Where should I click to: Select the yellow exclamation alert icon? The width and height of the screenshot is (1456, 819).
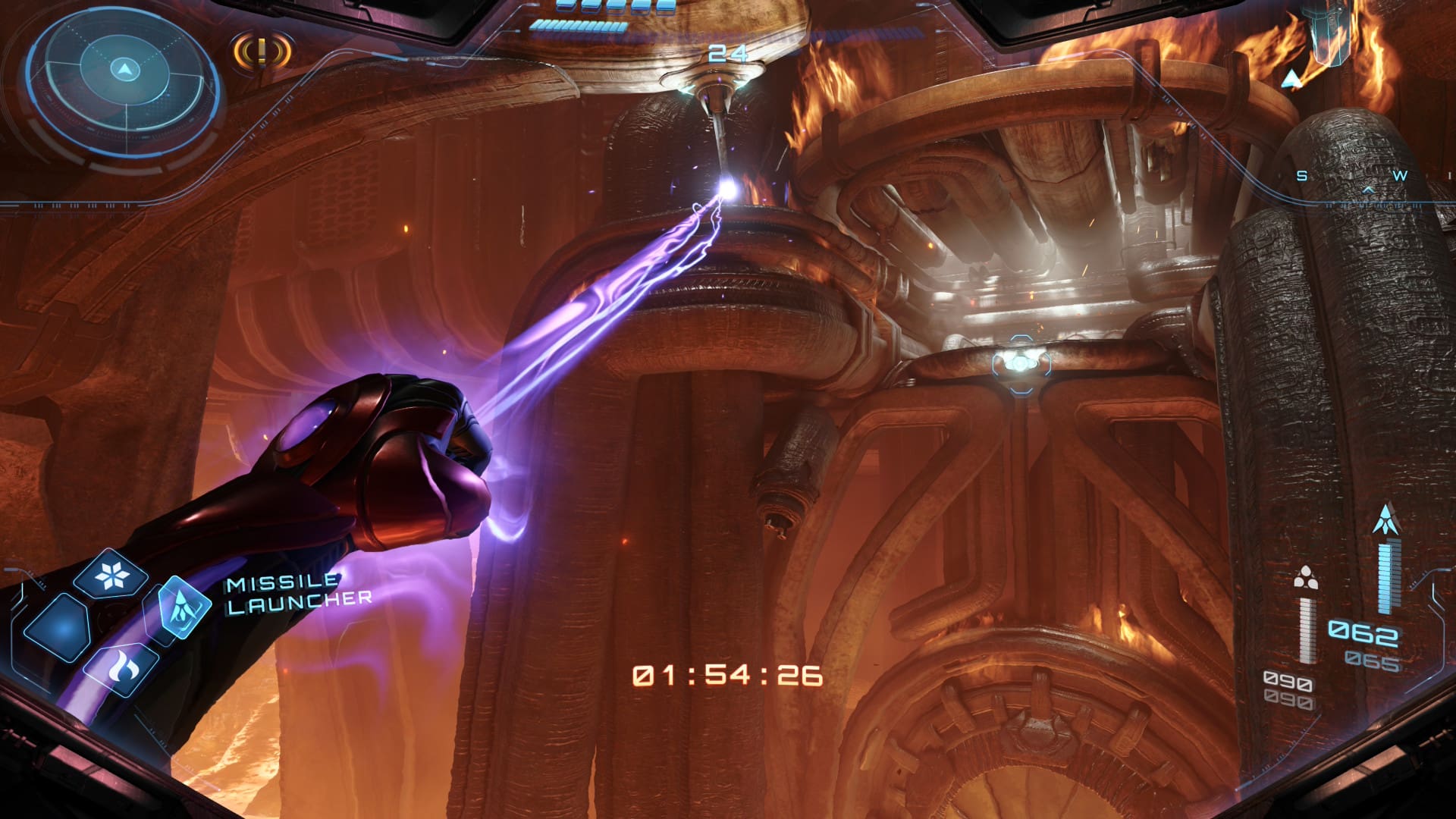[262, 52]
